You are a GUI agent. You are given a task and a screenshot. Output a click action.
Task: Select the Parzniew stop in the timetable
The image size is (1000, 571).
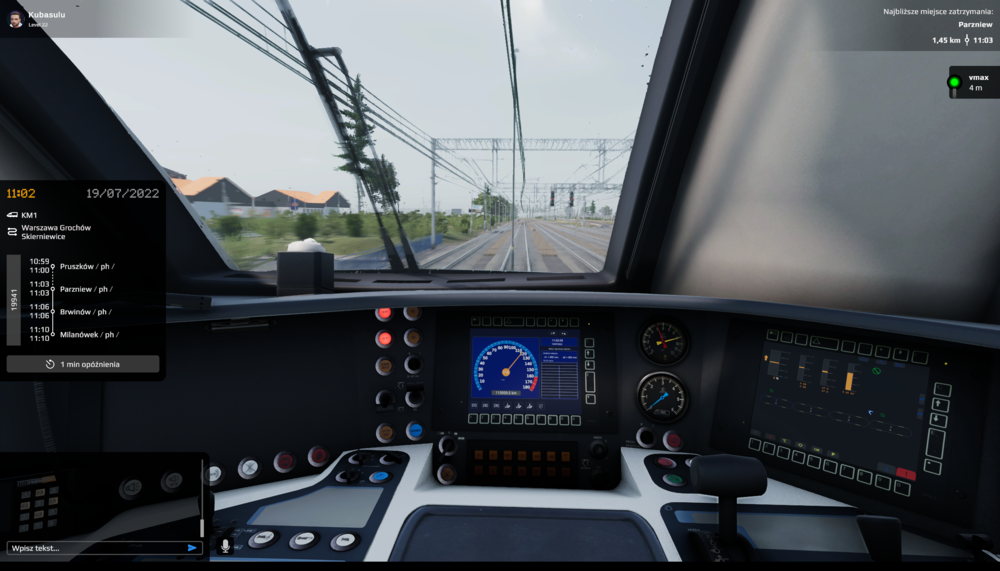85,289
